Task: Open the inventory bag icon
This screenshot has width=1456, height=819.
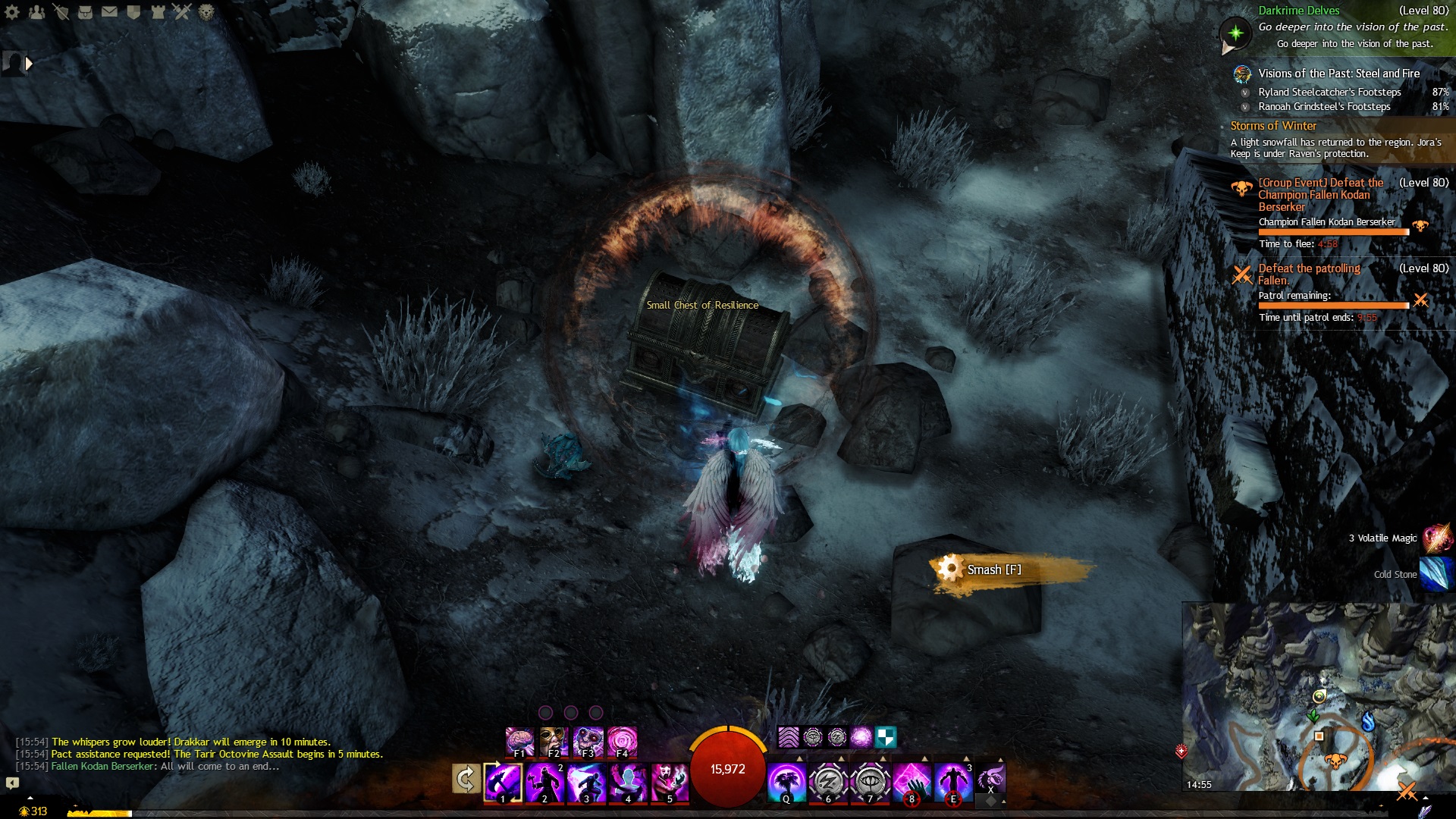Action: [86, 11]
